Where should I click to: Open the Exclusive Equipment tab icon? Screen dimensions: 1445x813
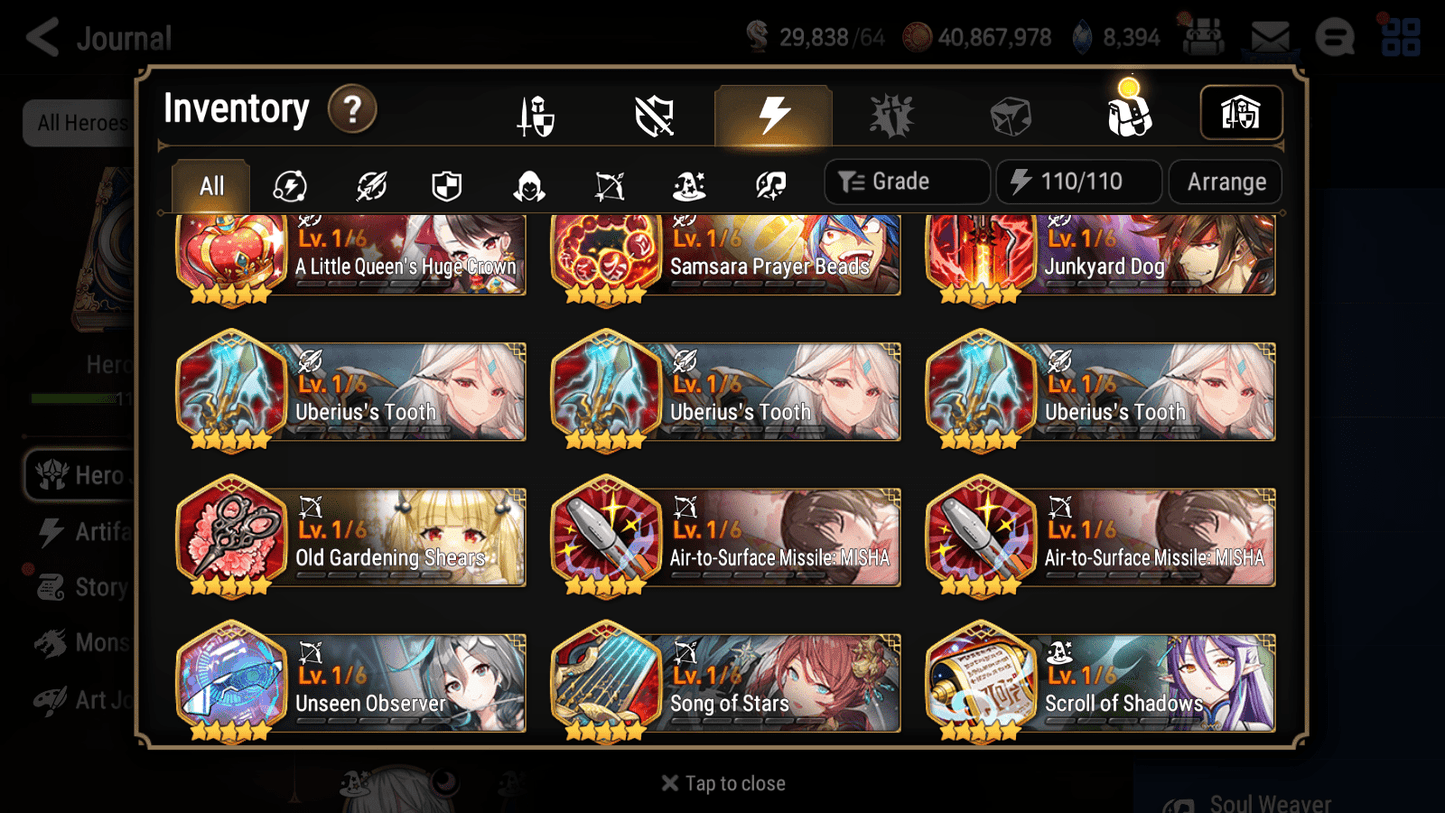pos(653,114)
